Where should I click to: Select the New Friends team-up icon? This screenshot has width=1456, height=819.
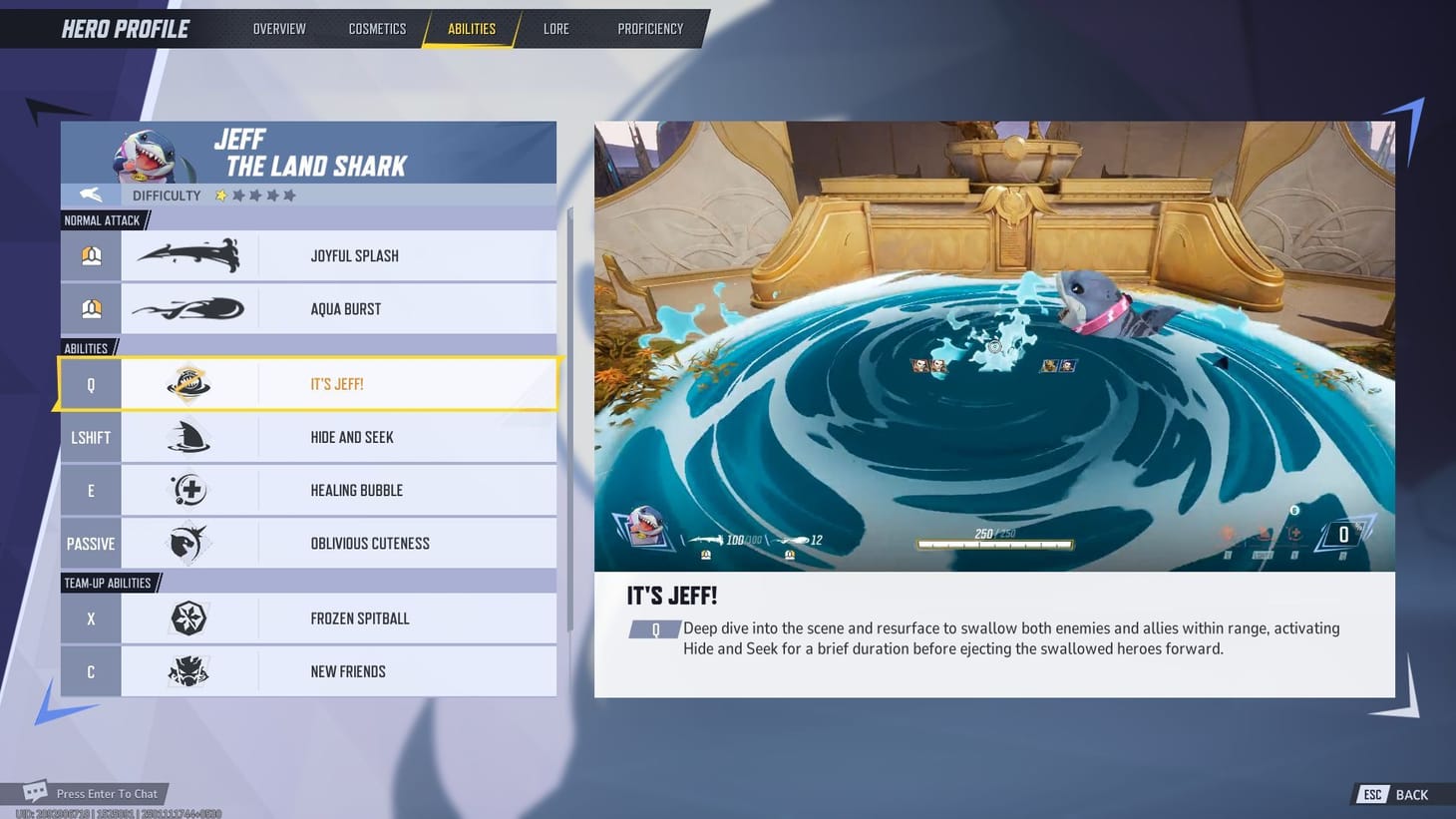(189, 670)
